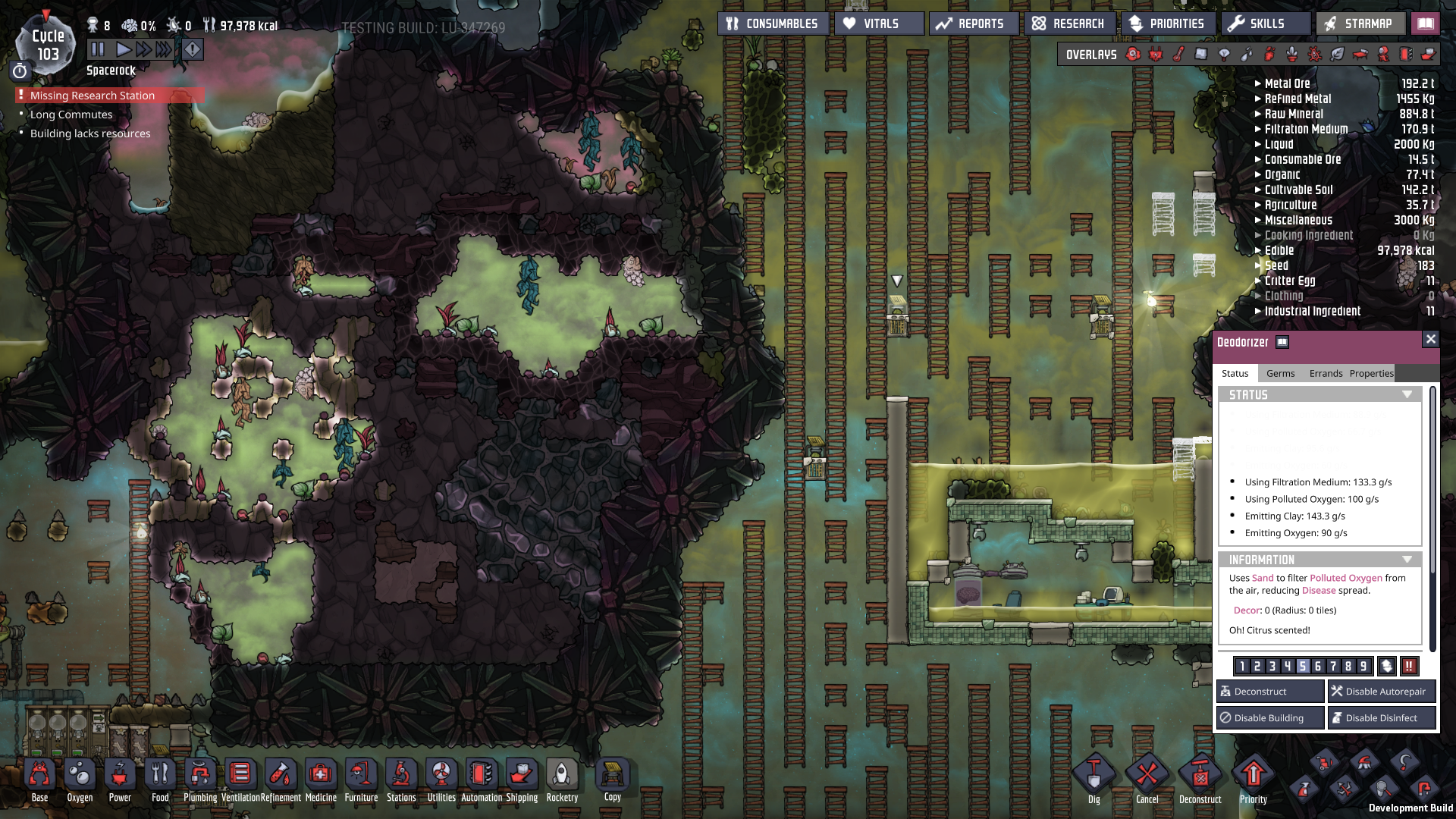
Task: Switch to the Properties tab
Action: tap(1371, 373)
